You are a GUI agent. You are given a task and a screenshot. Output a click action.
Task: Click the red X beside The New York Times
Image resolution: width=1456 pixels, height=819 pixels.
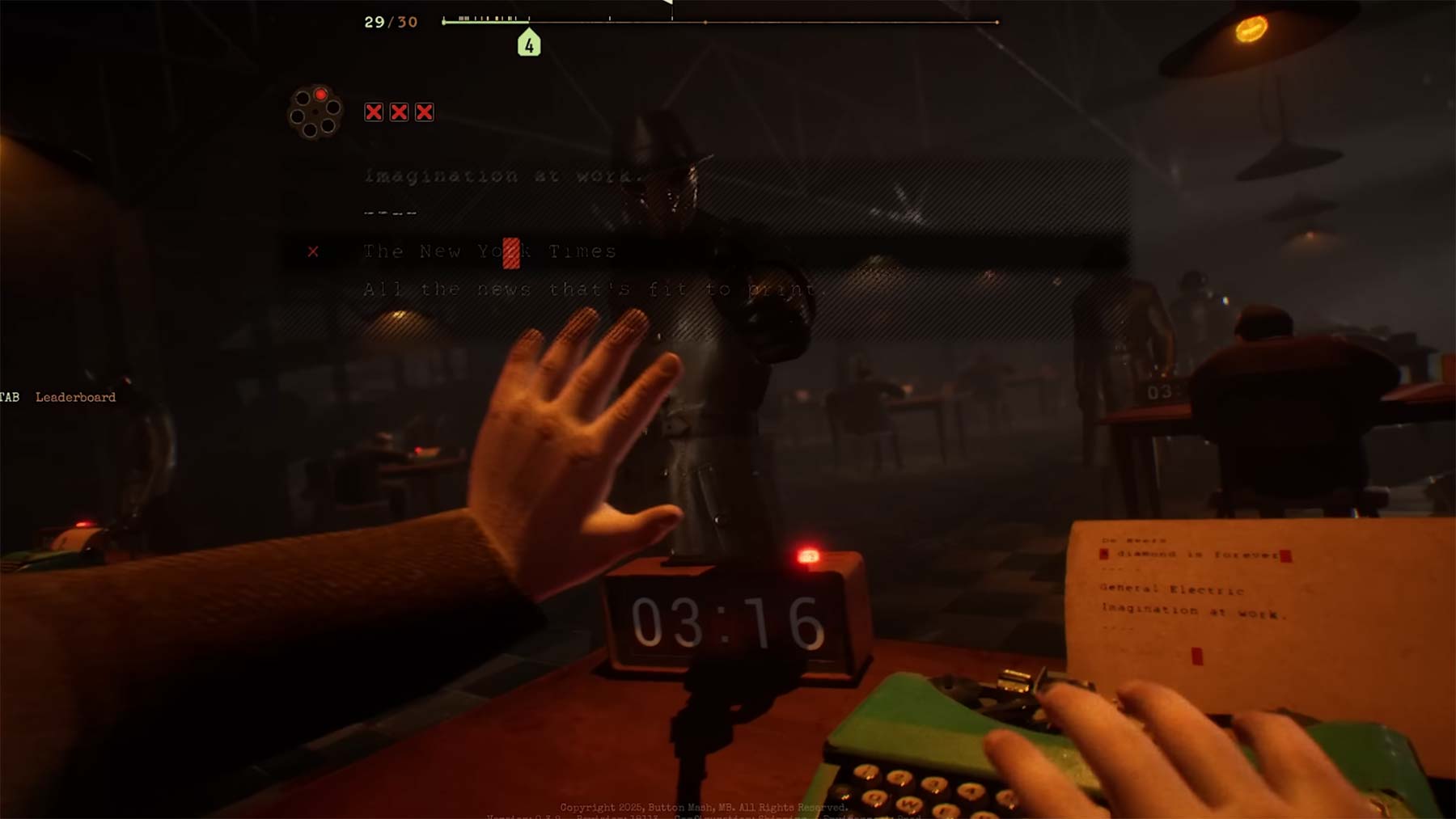(x=314, y=251)
